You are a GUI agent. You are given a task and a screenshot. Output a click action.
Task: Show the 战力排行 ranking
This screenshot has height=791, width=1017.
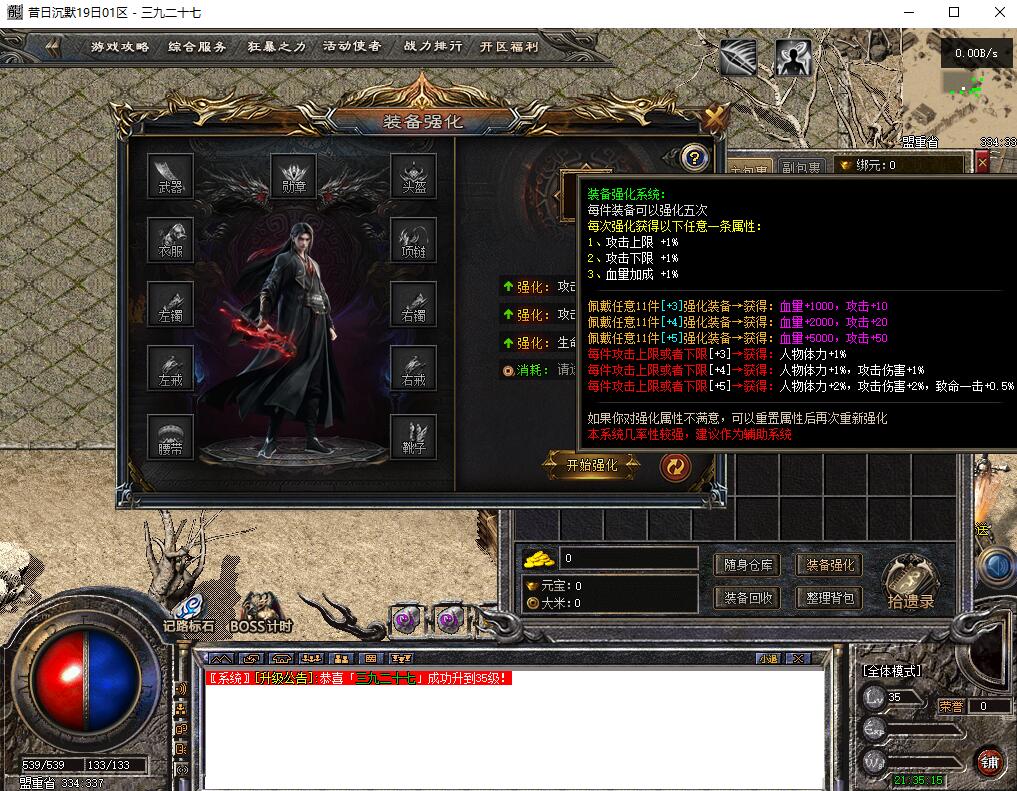(x=432, y=47)
